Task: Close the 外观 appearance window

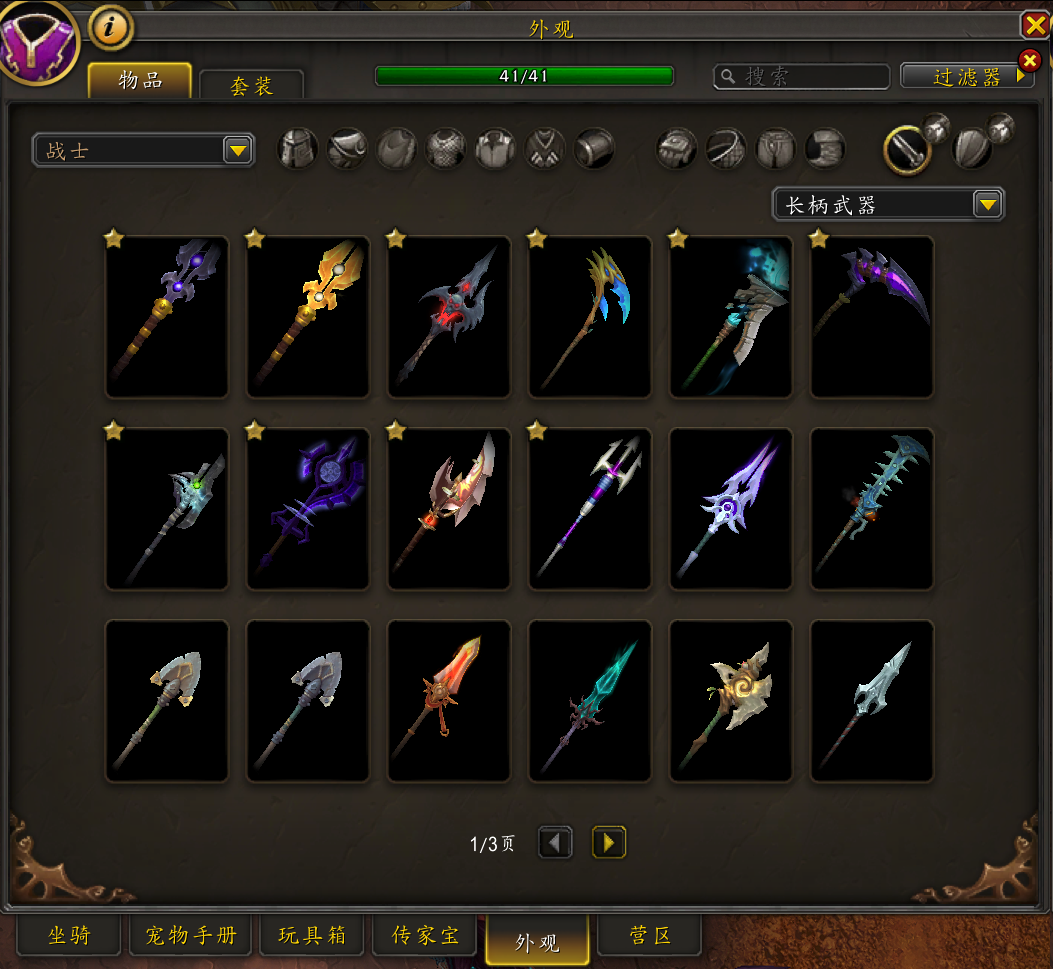Action: click(1034, 25)
